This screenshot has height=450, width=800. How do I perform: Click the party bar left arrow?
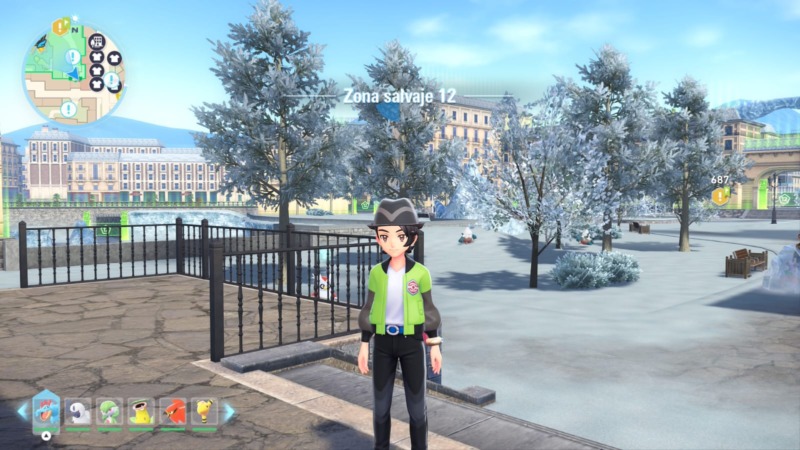click(x=22, y=411)
